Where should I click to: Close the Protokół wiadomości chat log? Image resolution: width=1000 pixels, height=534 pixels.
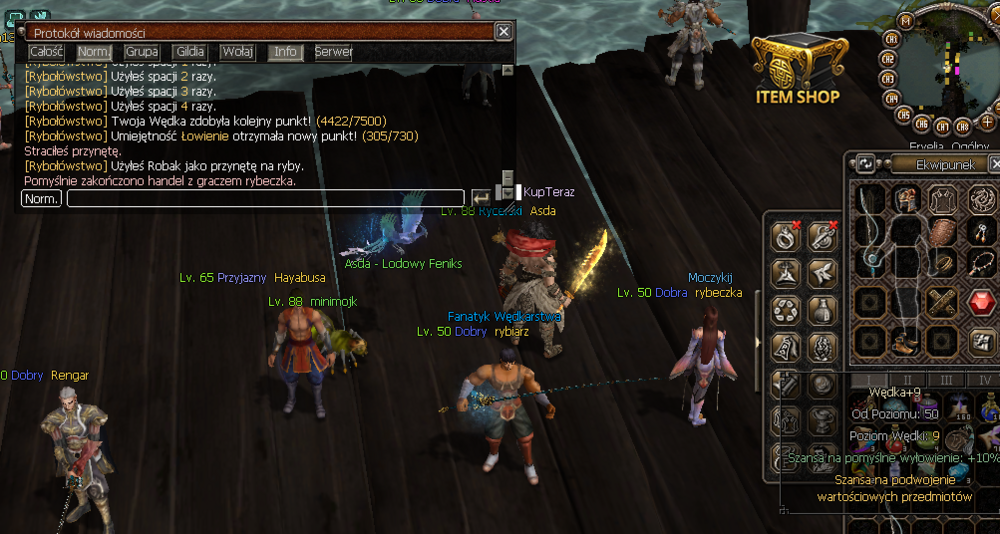click(504, 32)
